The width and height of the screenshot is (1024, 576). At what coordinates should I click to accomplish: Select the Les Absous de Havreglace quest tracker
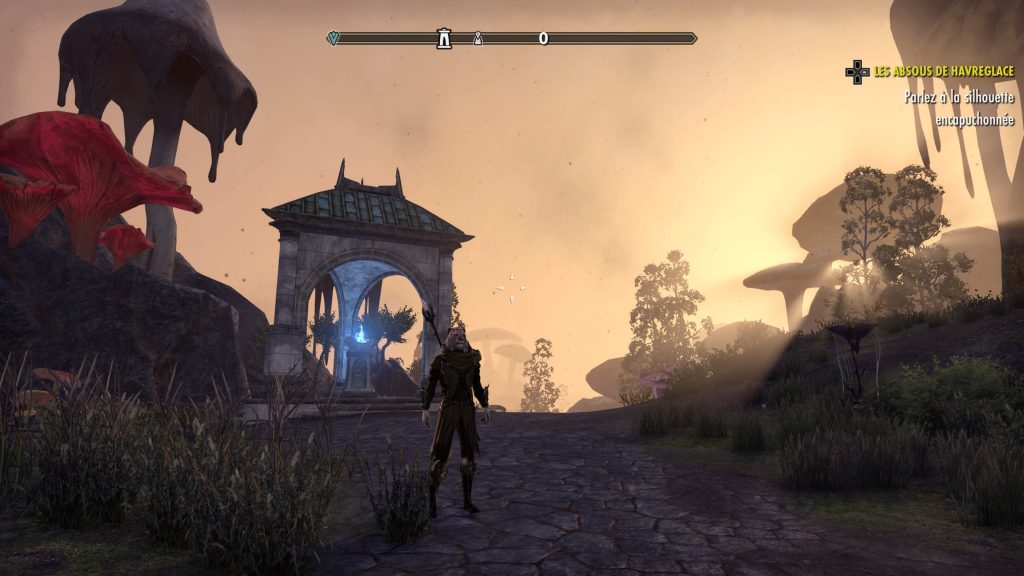pyautogui.click(x=943, y=72)
